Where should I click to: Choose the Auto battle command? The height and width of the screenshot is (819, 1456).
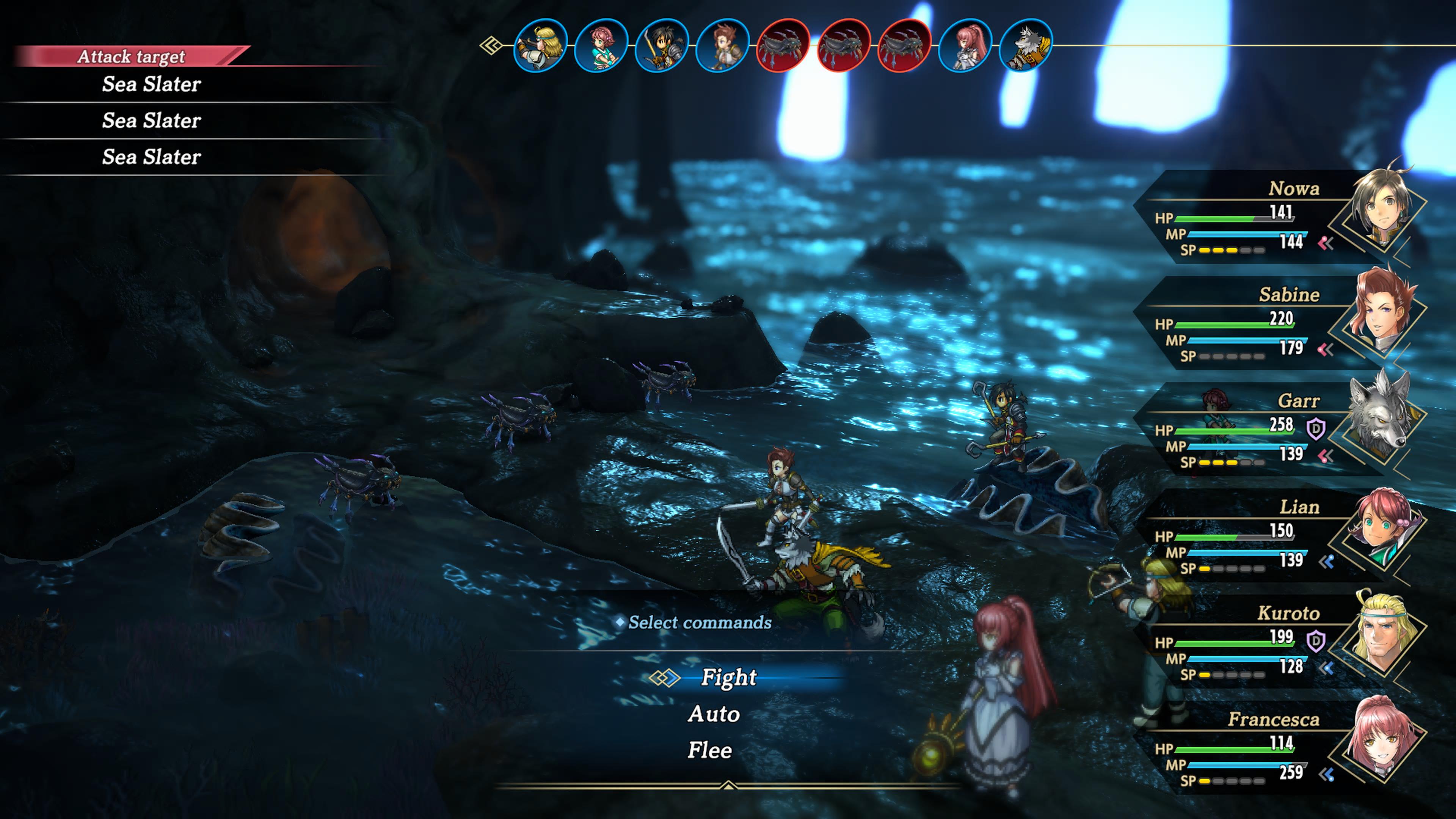[714, 714]
